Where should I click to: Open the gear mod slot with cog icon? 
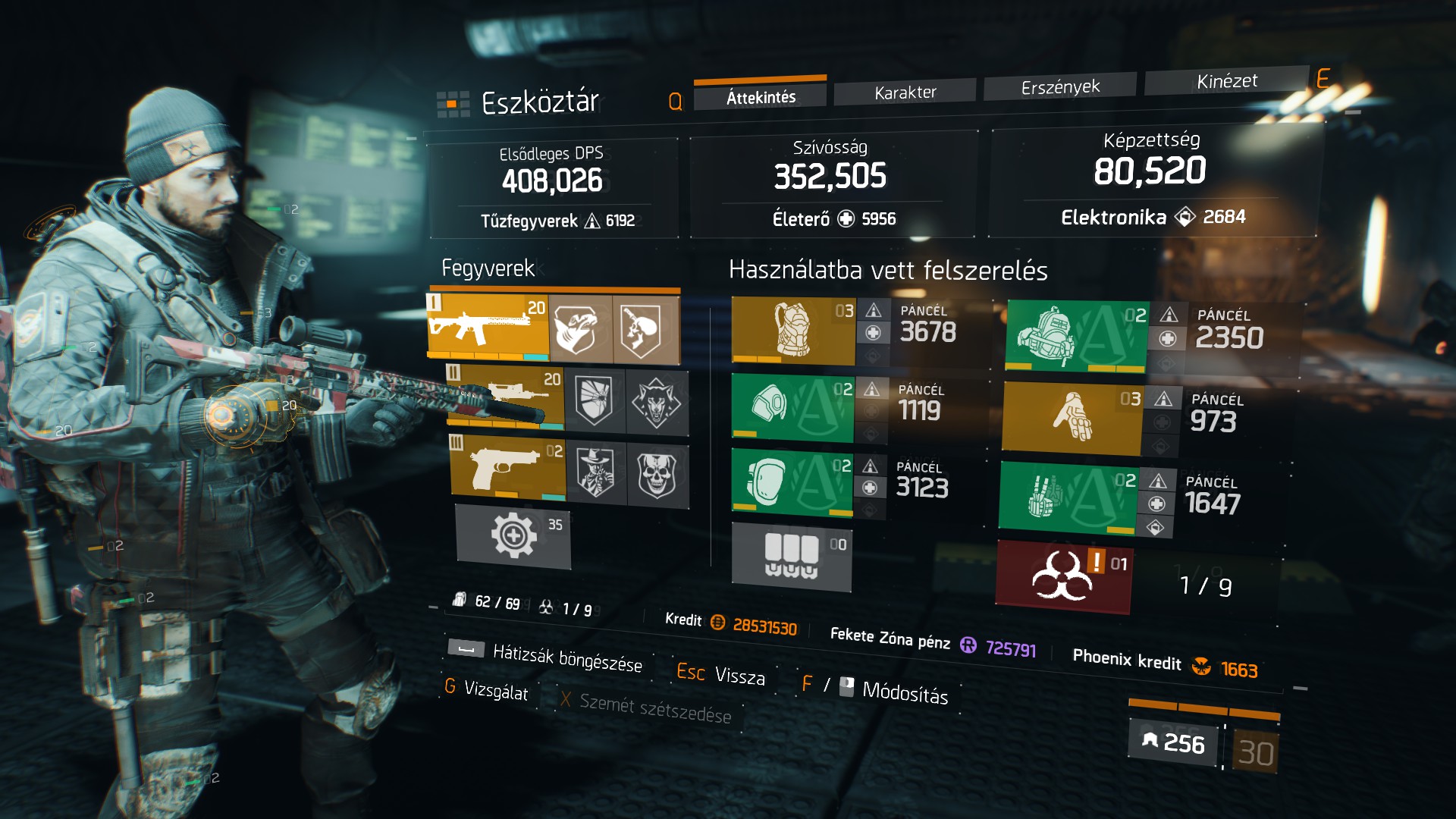513,535
